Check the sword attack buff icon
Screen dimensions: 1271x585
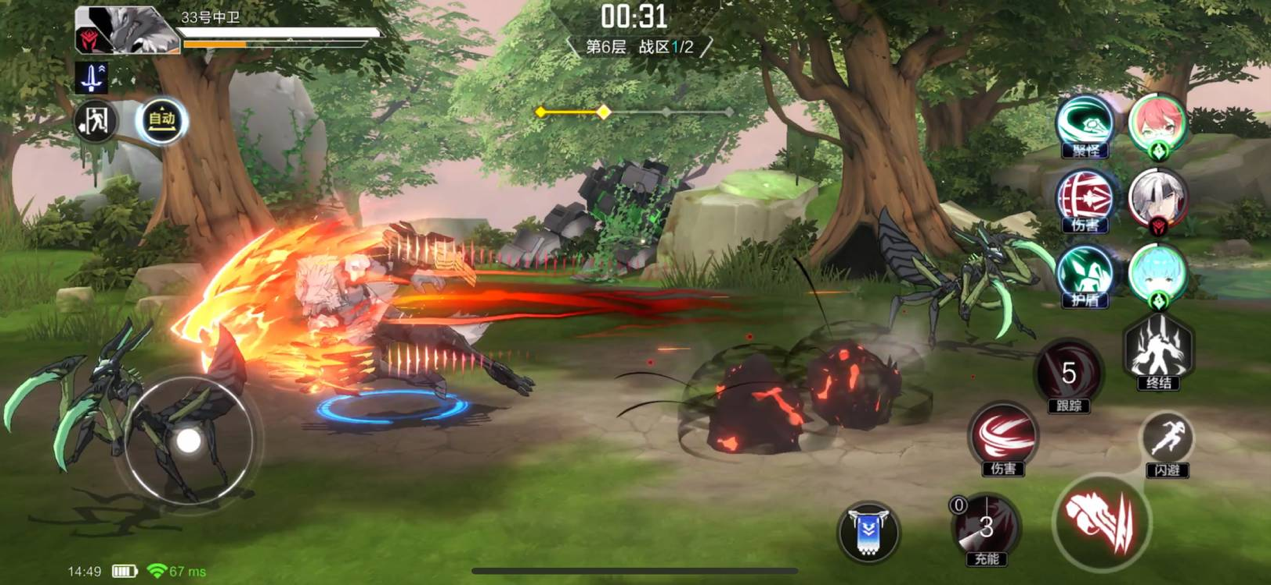point(91,78)
